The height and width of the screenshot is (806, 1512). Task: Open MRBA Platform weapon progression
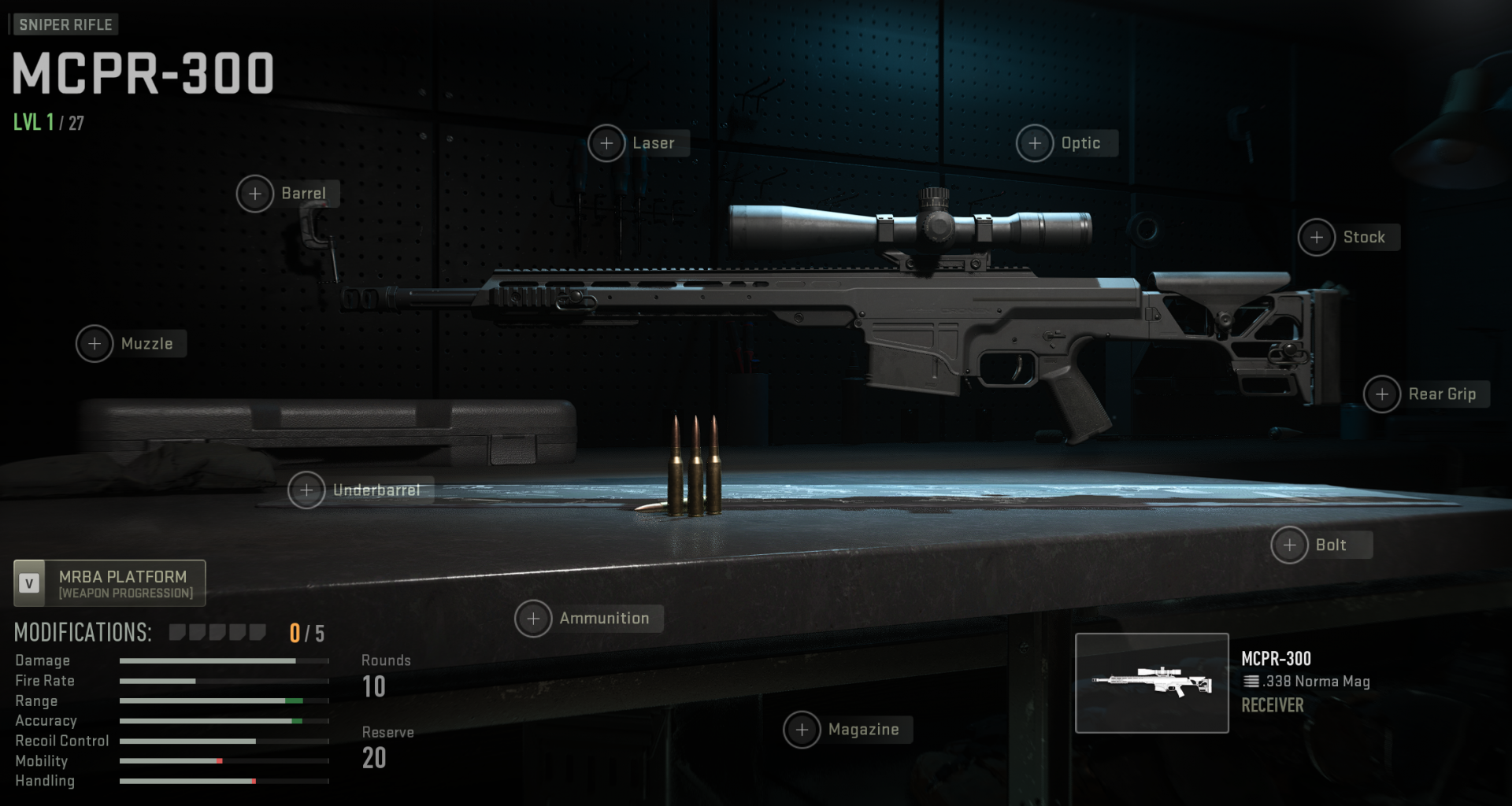[109, 583]
